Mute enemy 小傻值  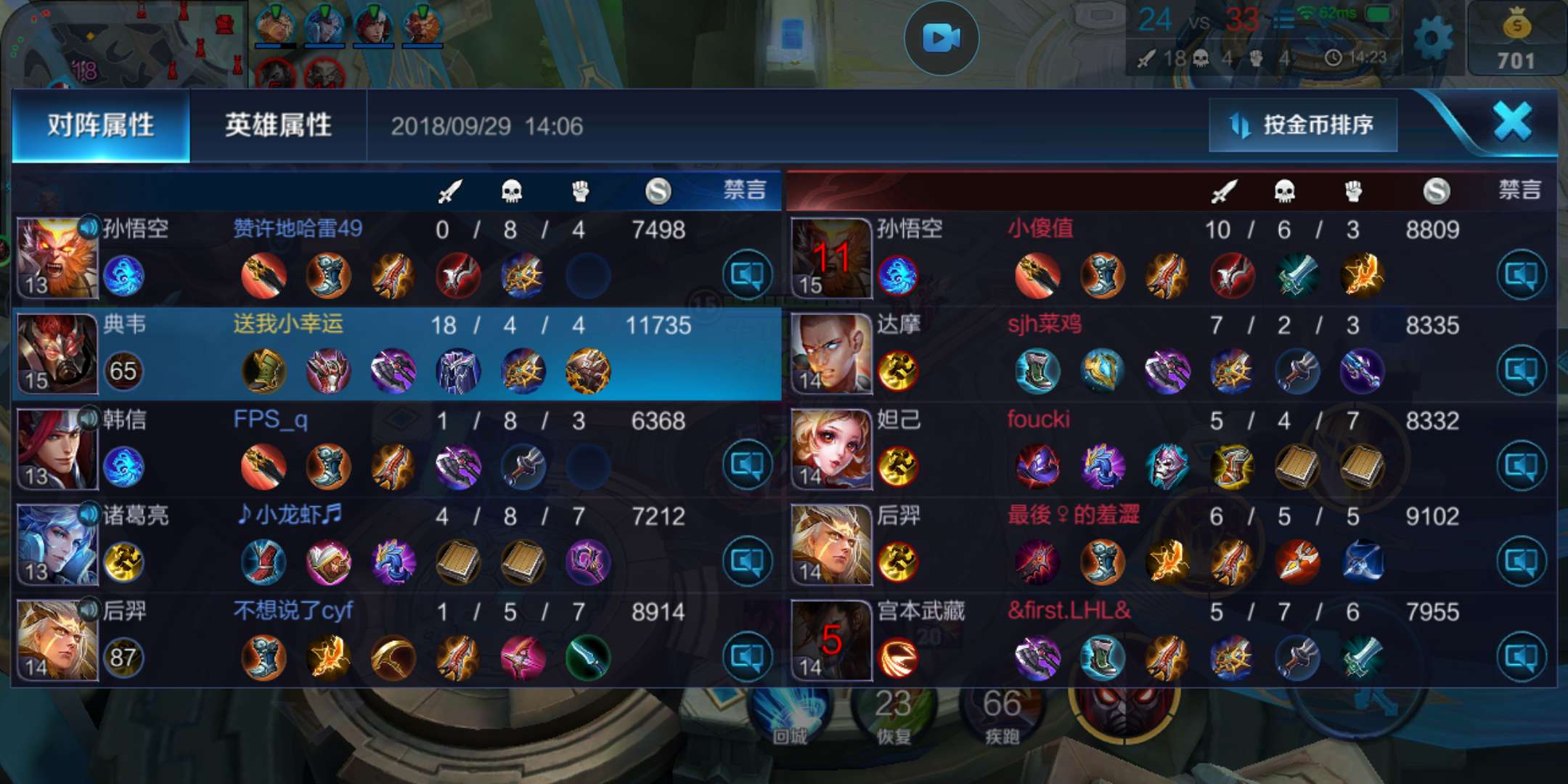pos(1521,274)
